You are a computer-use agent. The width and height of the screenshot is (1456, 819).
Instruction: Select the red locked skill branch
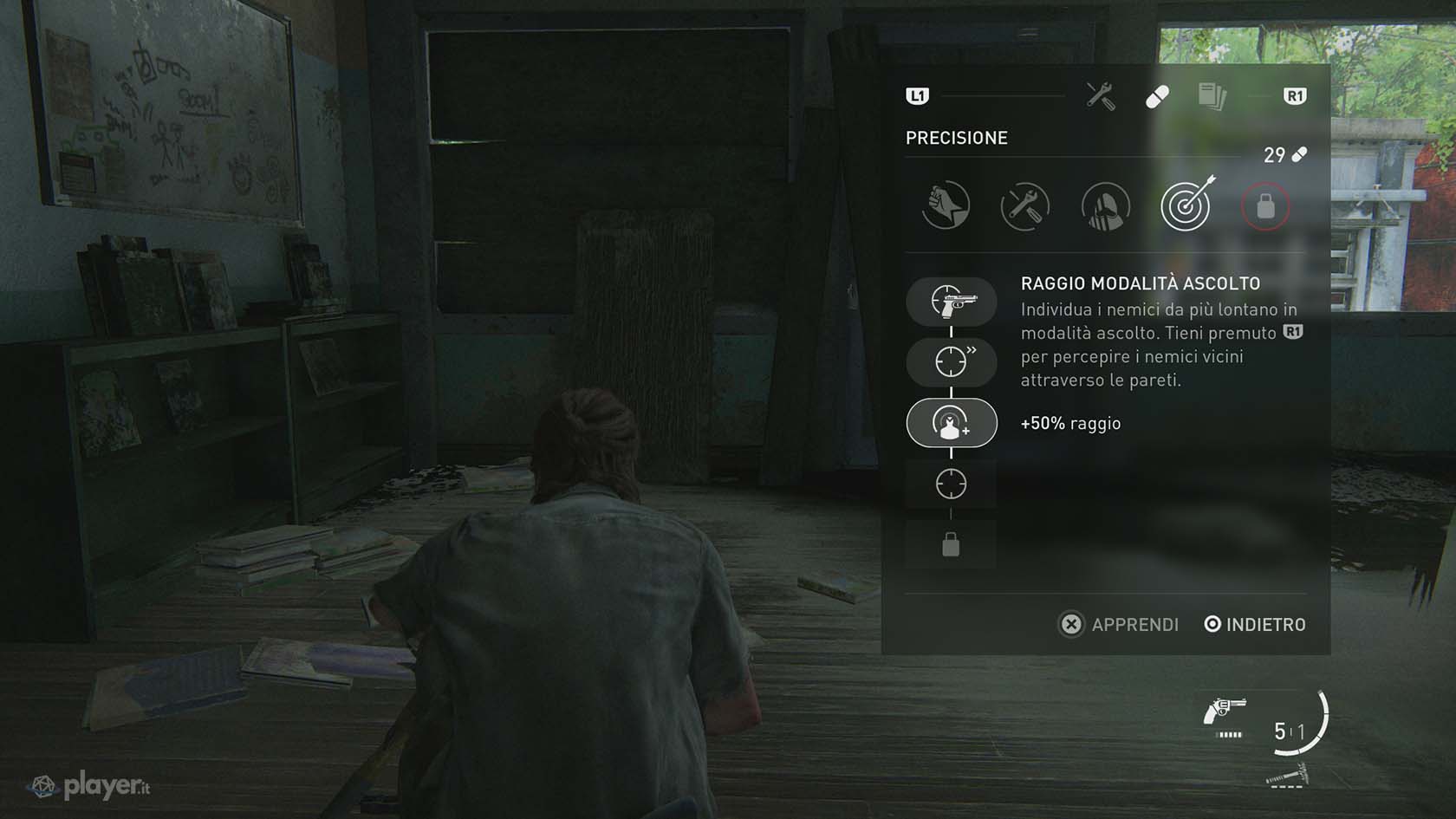(1265, 206)
